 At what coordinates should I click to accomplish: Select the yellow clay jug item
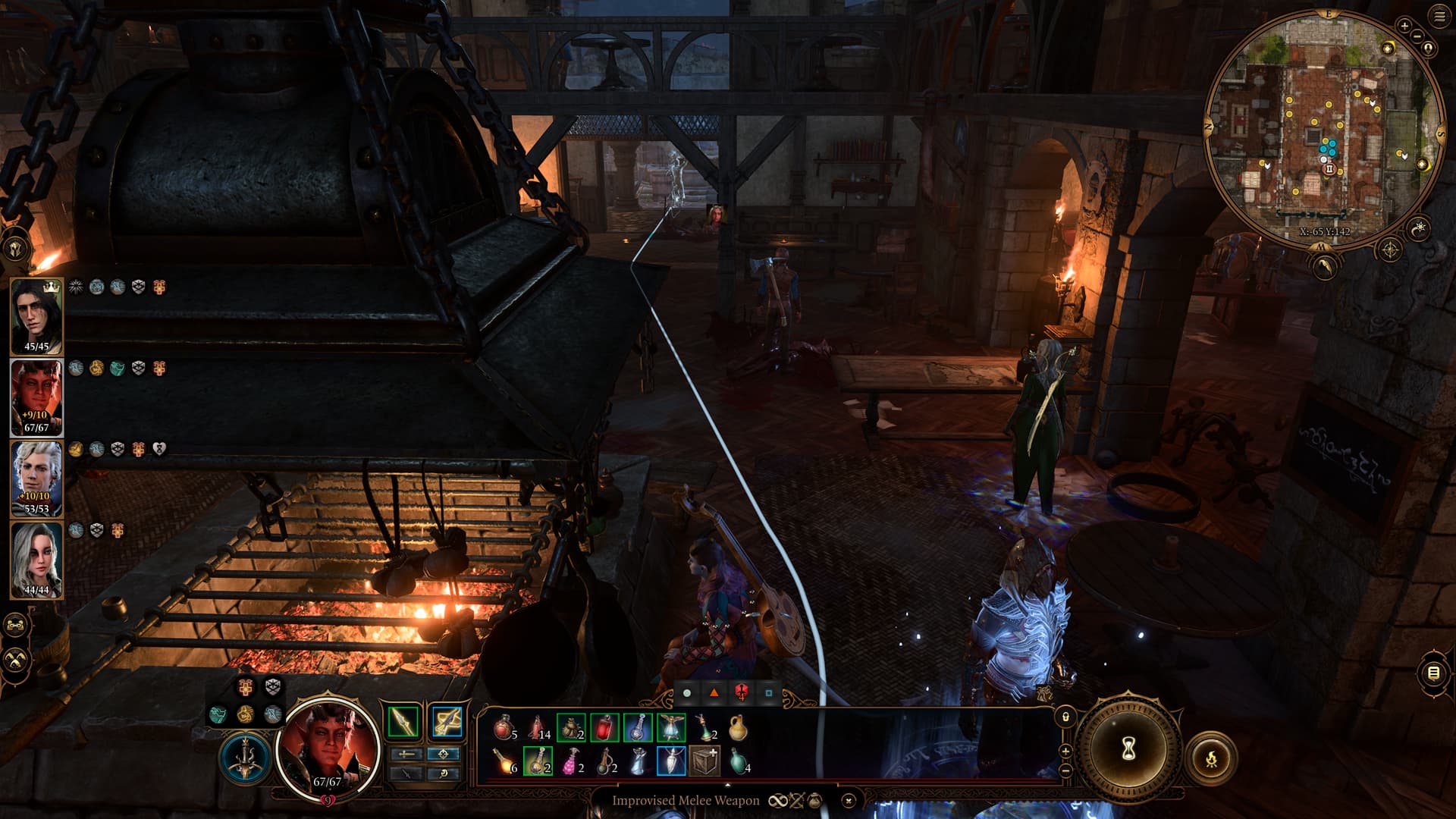coord(737,728)
